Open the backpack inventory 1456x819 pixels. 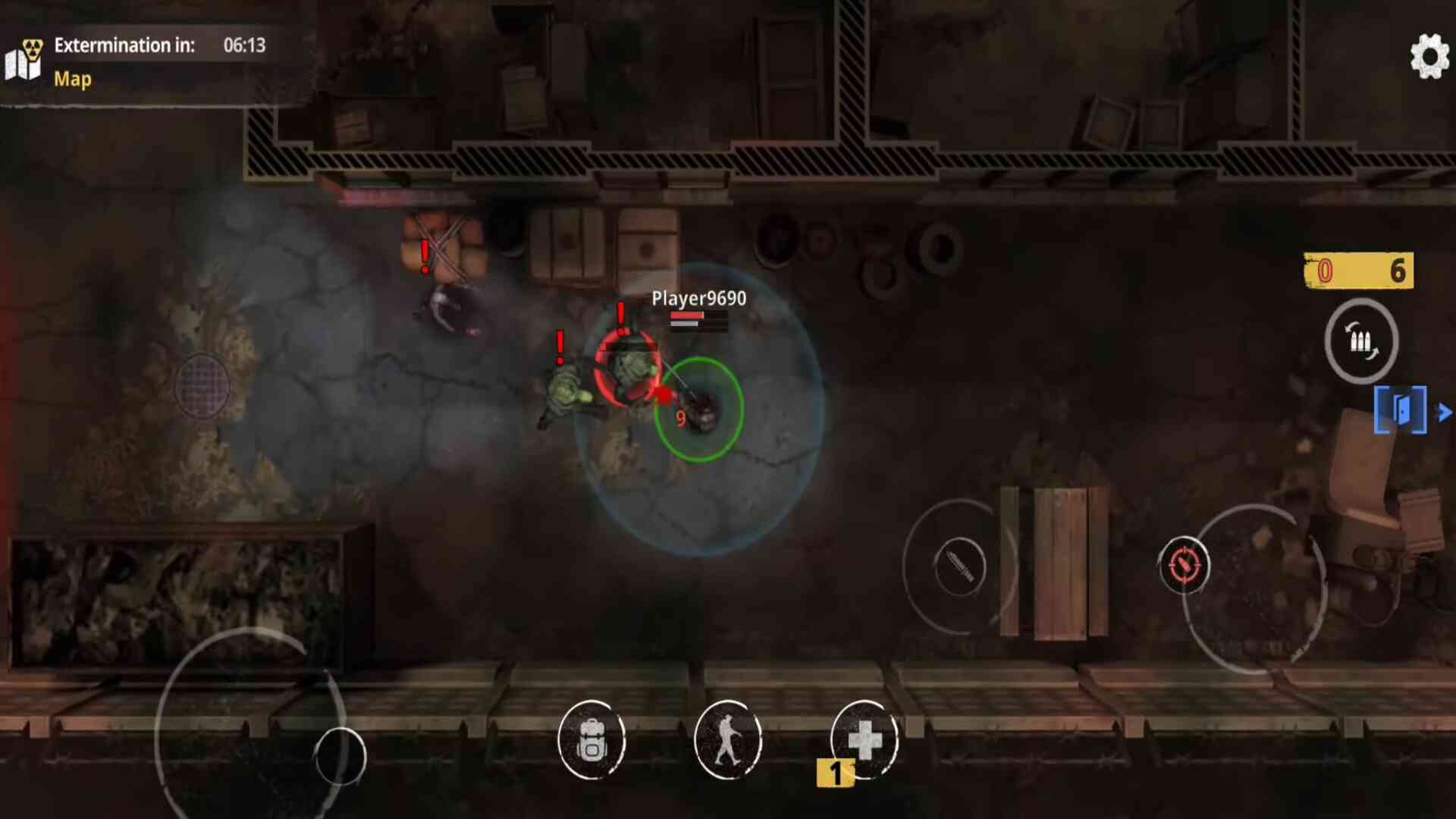pyautogui.click(x=591, y=740)
